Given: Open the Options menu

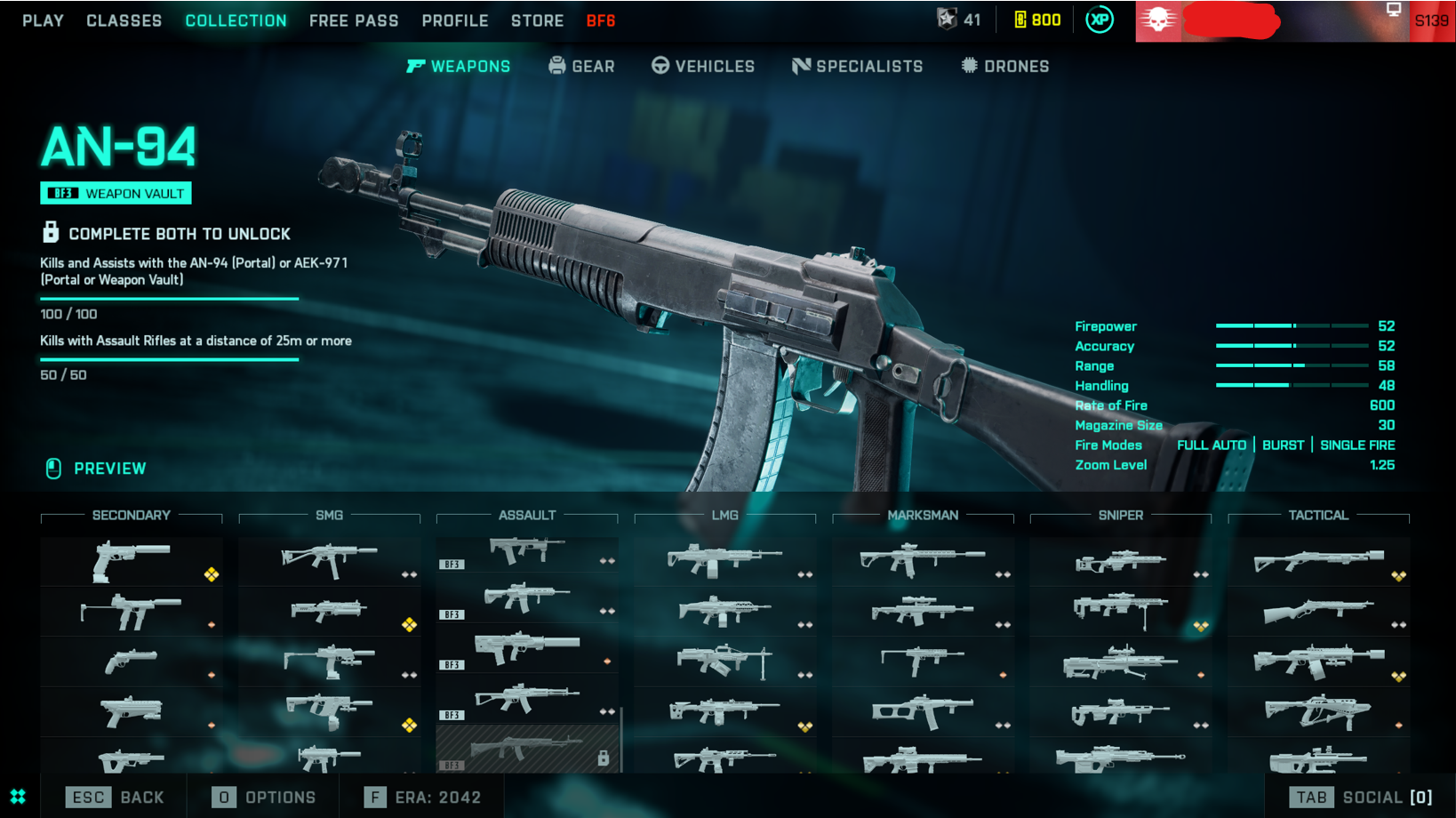Looking at the screenshot, I should [264, 798].
